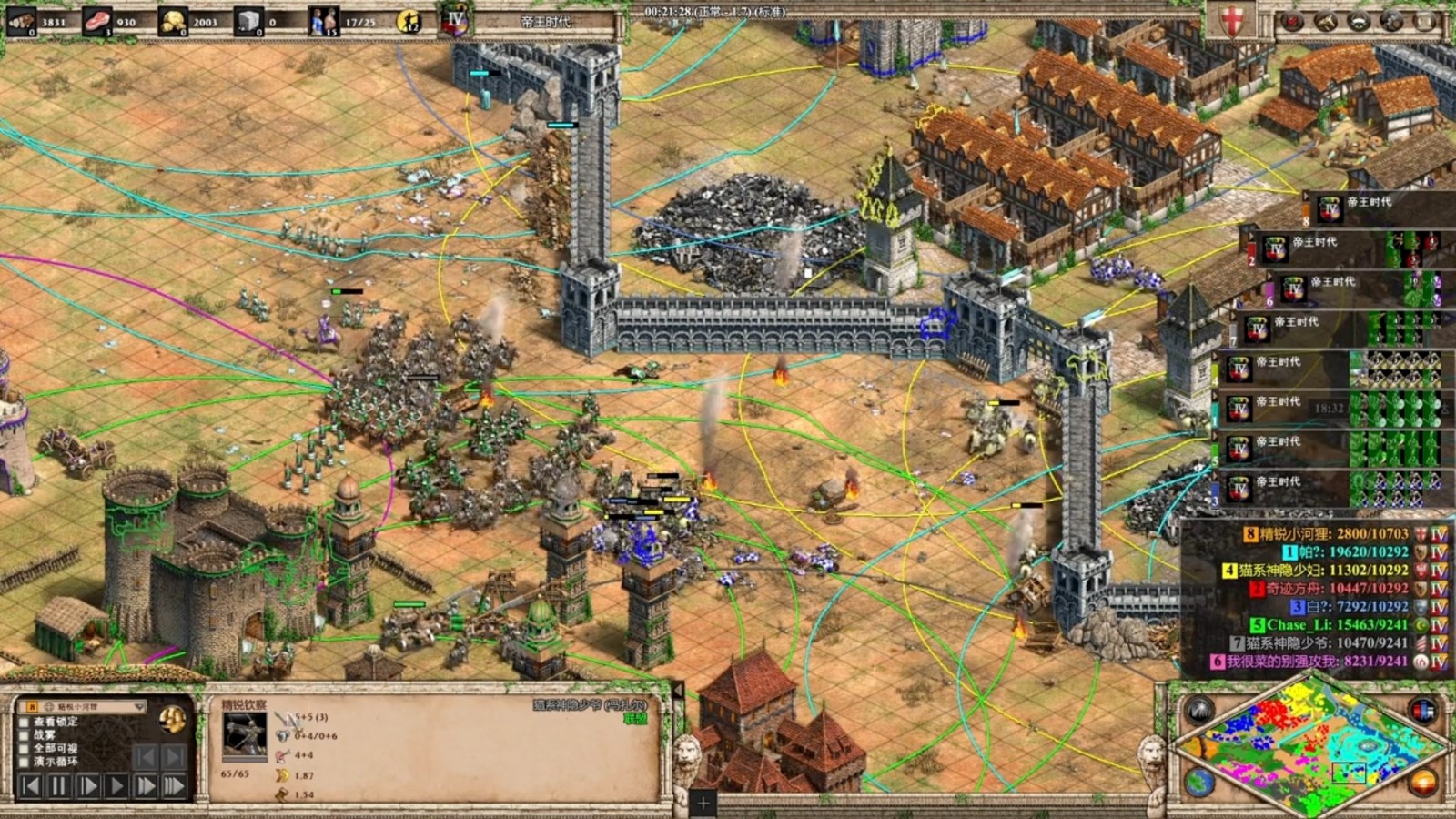Viewport: 1456px width, 819px height.
Task: Click the flare signal button beside minimap
Action: click(1199, 711)
